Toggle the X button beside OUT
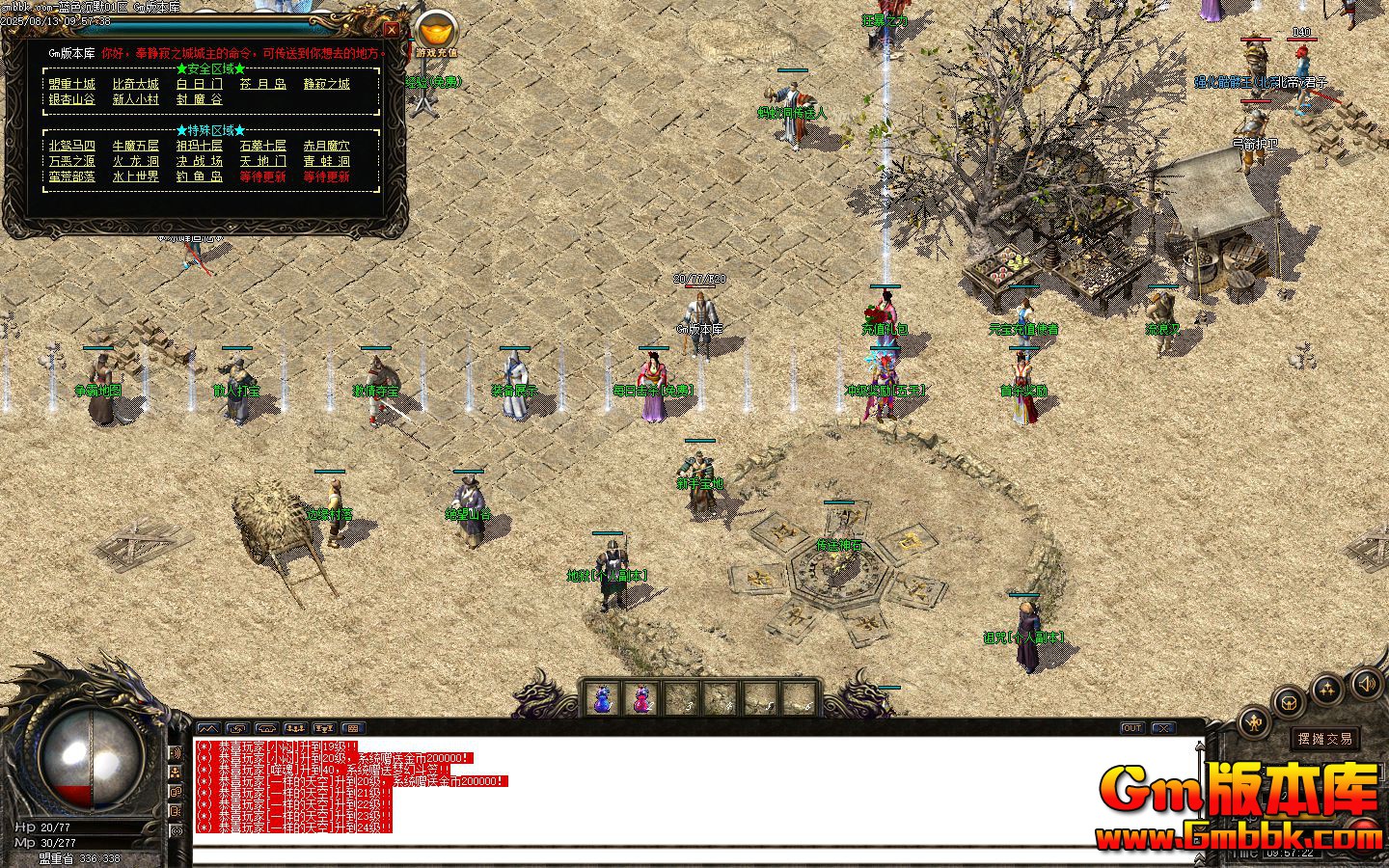This screenshot has width=1389, height=868. click(x=1163, y=727)
